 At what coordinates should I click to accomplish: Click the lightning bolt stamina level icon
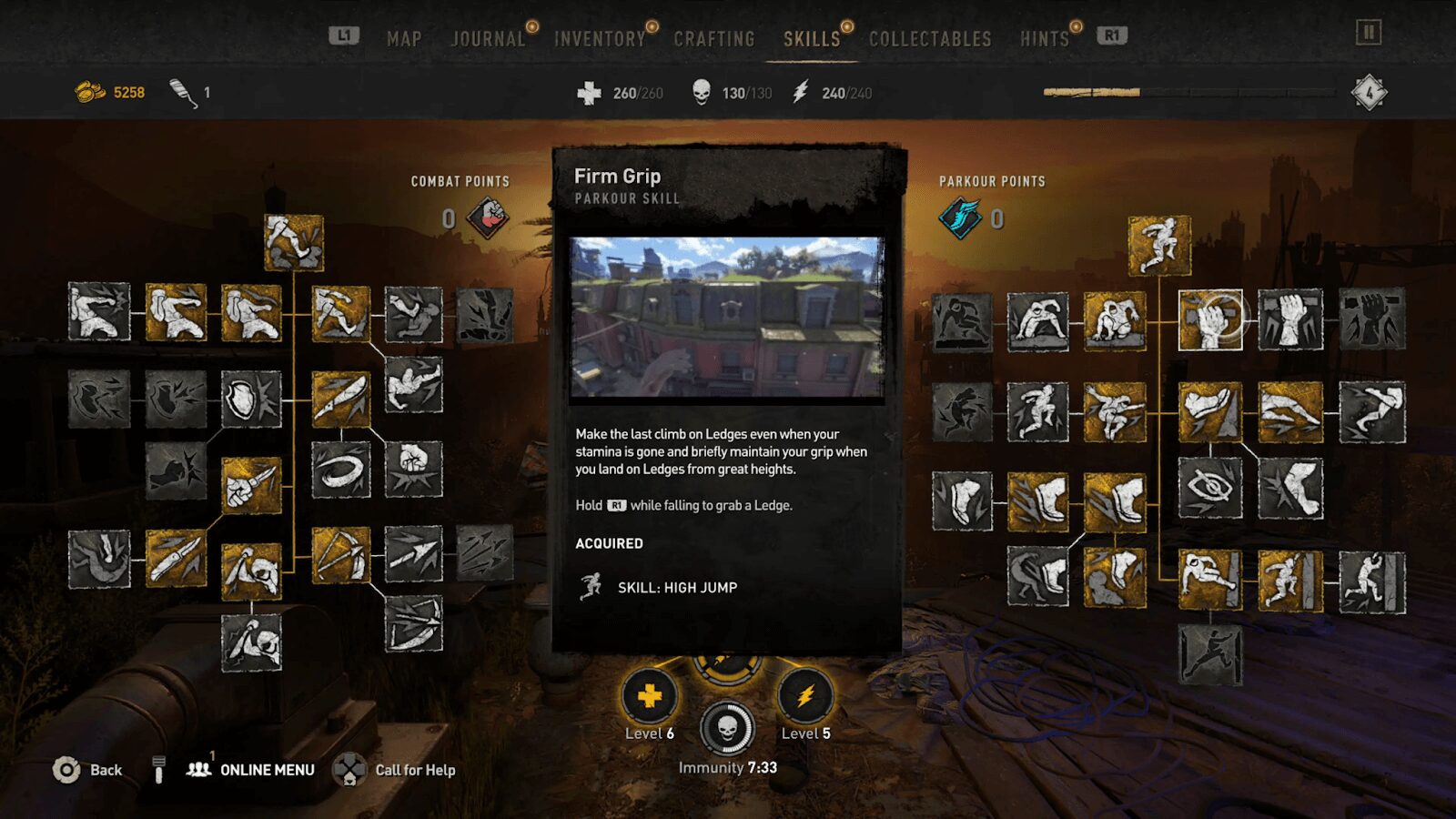[x=805, y=697]
